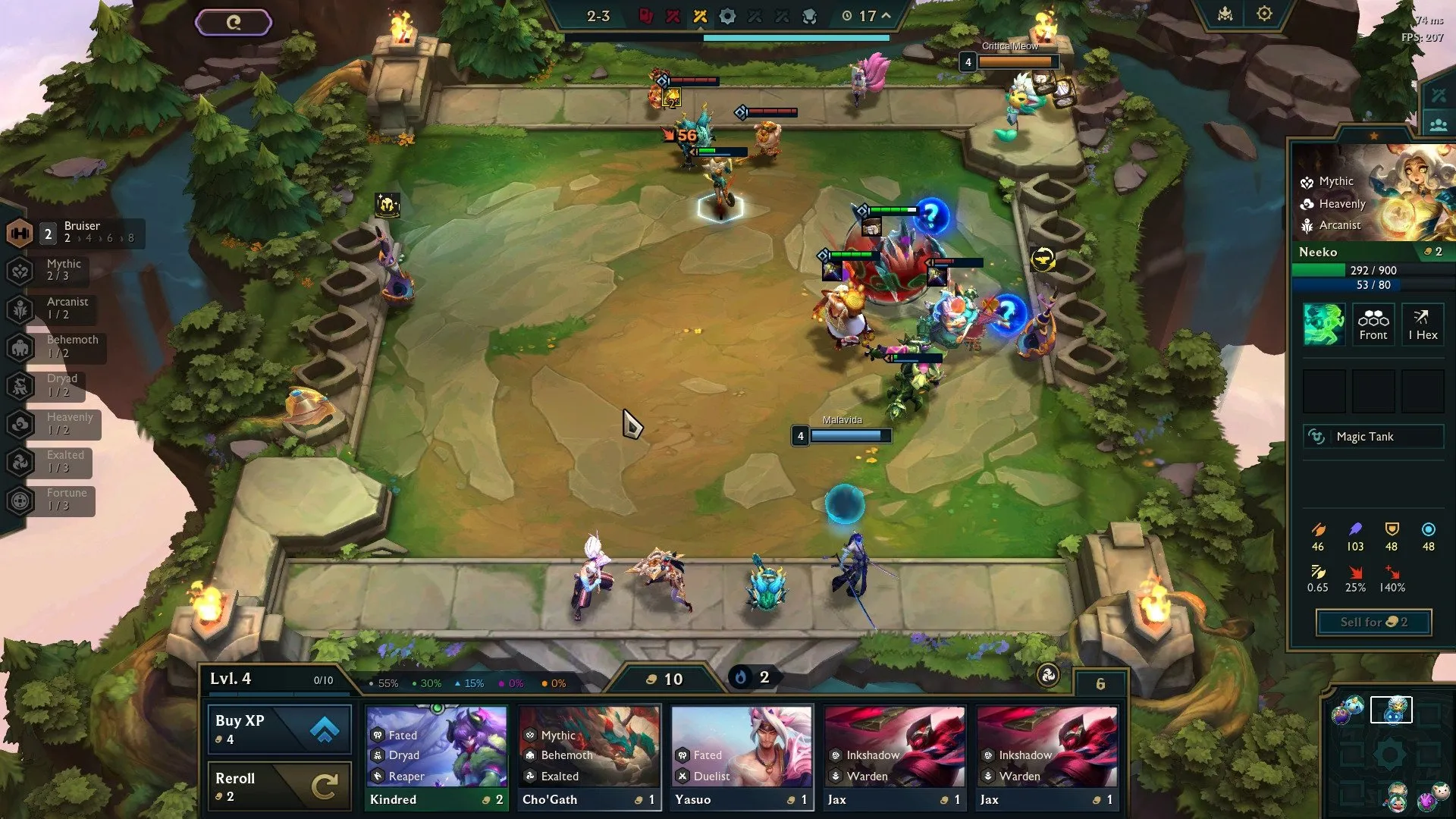This screenshot has width=1456, height=819.
Task: Click the Fortune trait icon in the trait list
Action: 19,499
